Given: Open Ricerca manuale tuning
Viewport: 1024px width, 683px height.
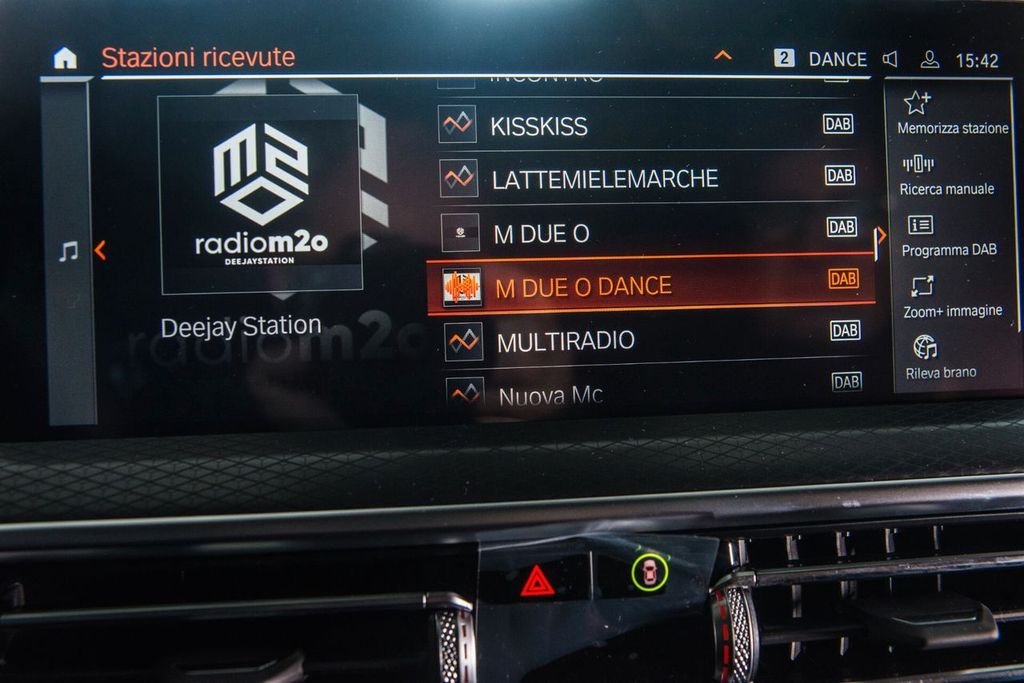Looking at the screenshot, I should [x=946, y=175].
